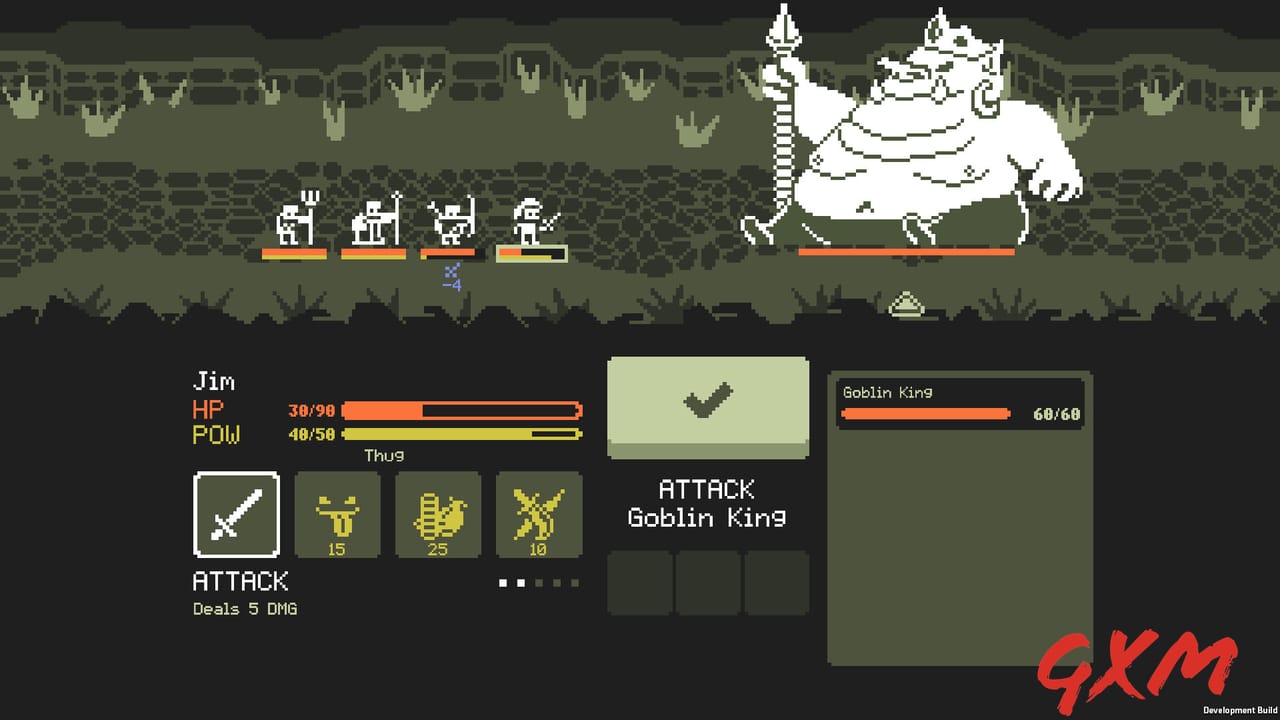Click the Thug label under Jim's stats
1280x720 pixels.
point(381,454)
